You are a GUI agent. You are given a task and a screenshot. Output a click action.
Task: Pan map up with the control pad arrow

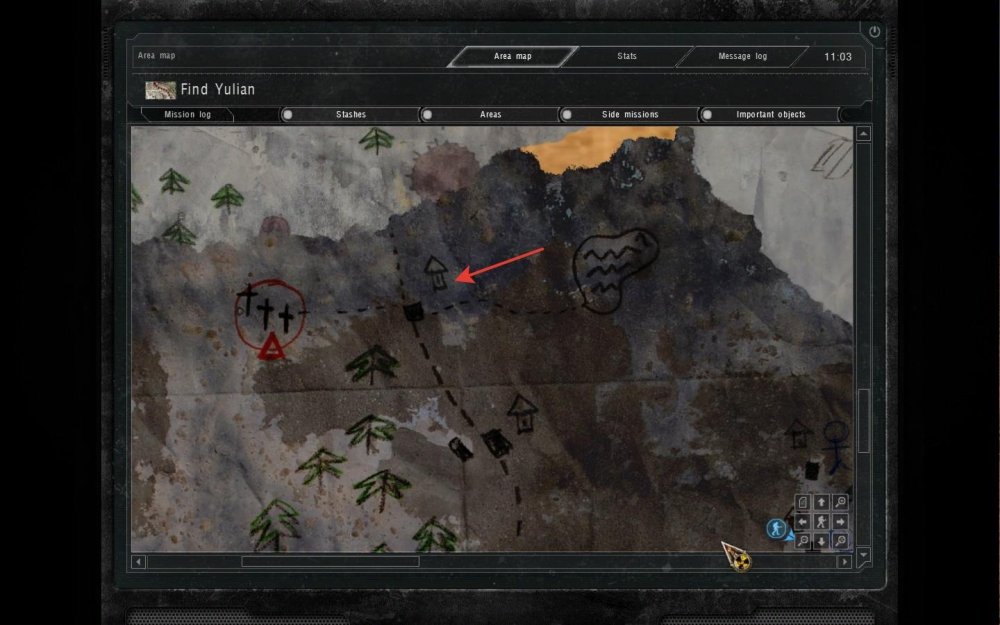[821, 502]
